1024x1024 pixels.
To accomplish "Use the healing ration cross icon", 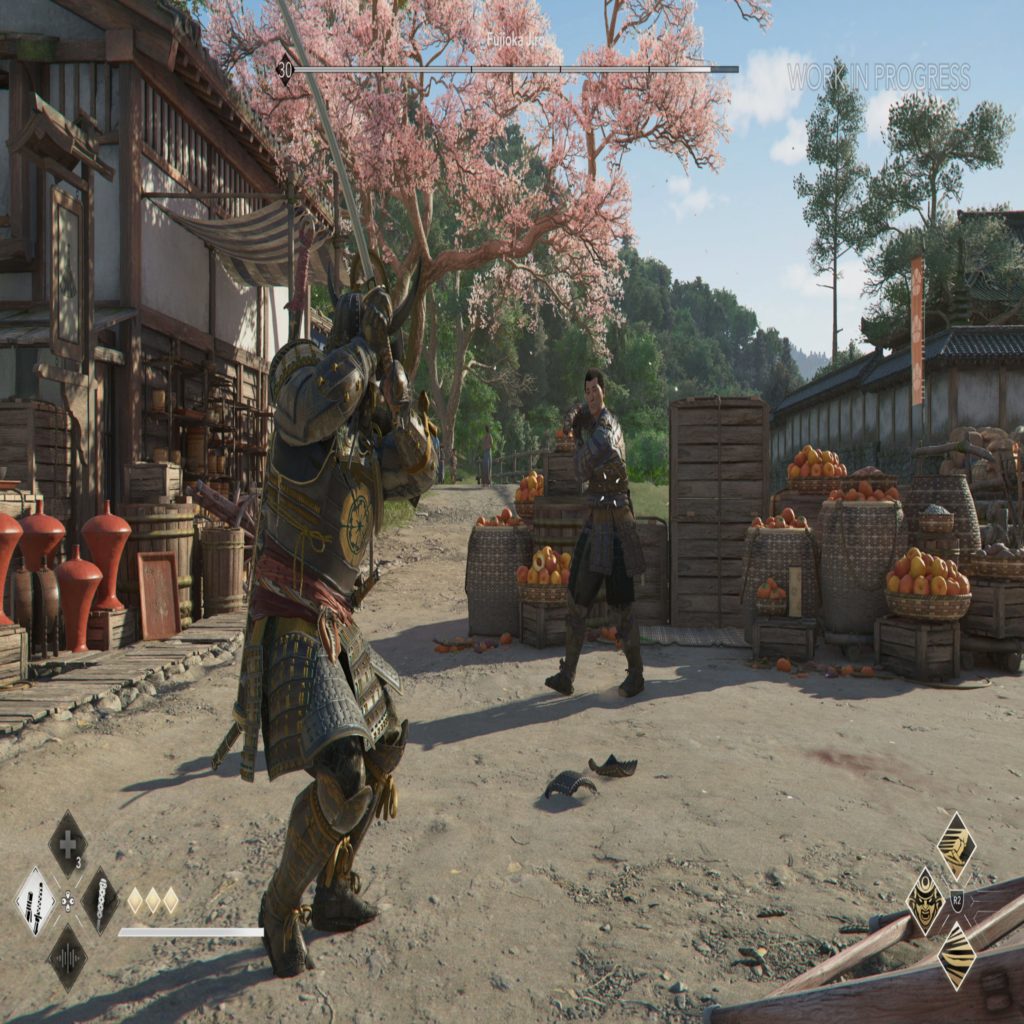I will coord(67,844).
